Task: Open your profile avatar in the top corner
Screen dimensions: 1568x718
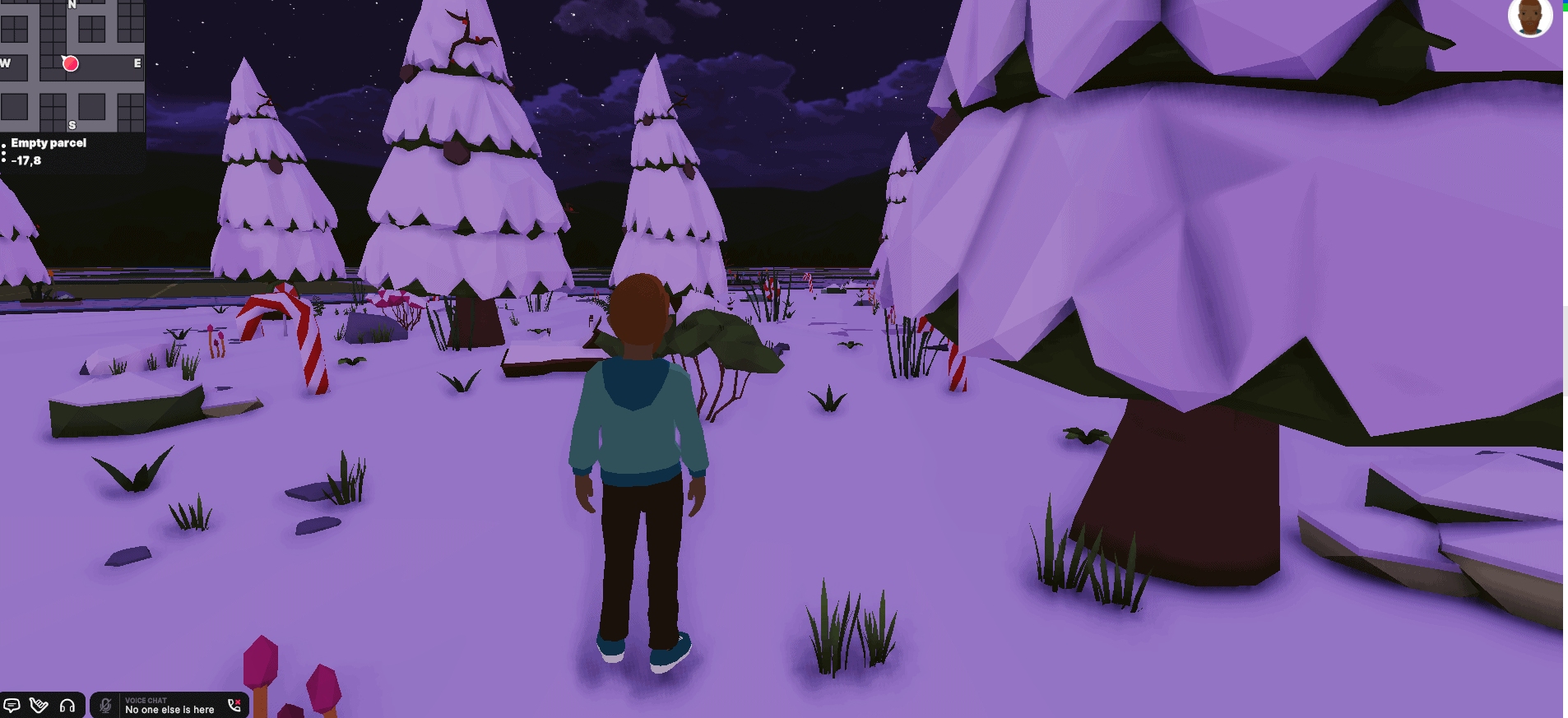Action: 1532,16
